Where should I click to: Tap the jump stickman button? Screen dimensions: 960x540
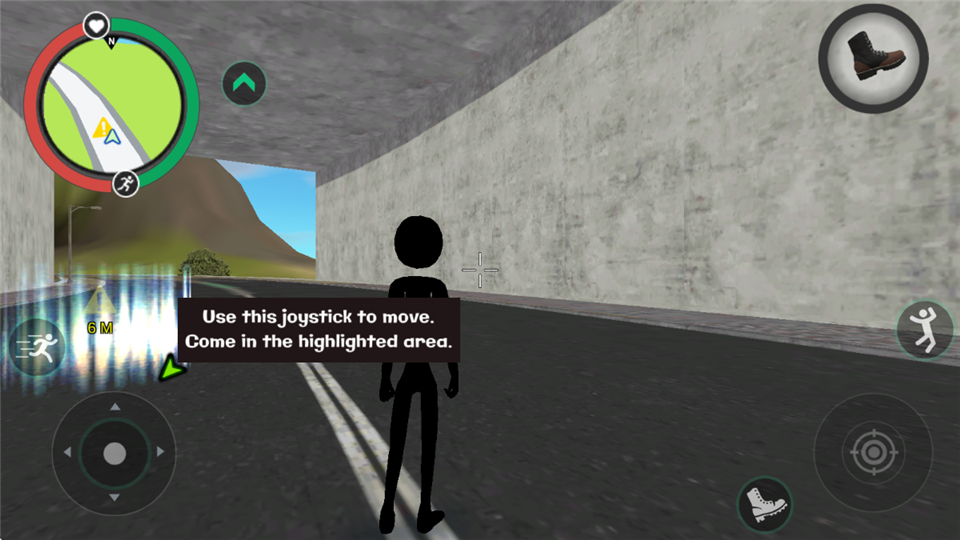click(x=925, y=330)
